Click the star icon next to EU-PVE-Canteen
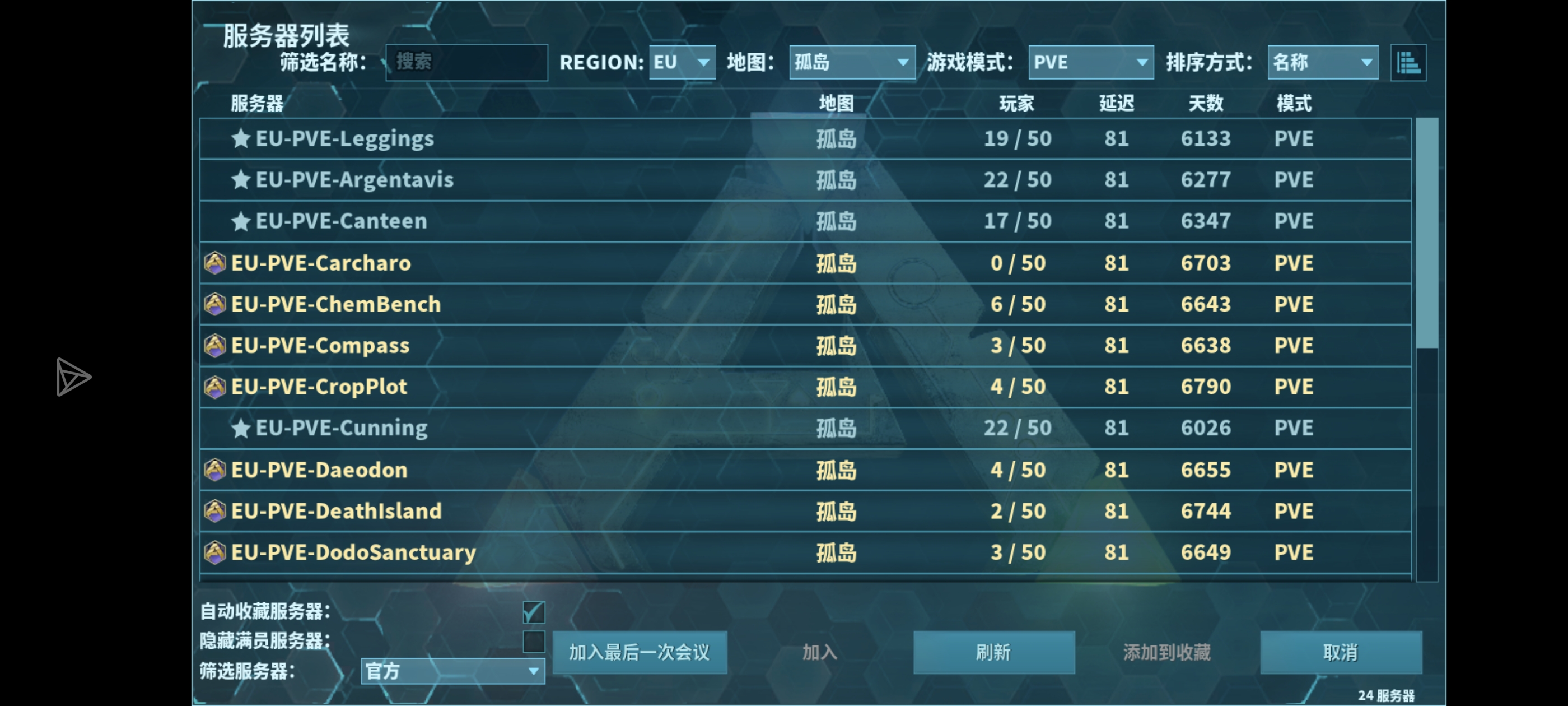This screenshot has height=706, width=1568. click(243, 221)
